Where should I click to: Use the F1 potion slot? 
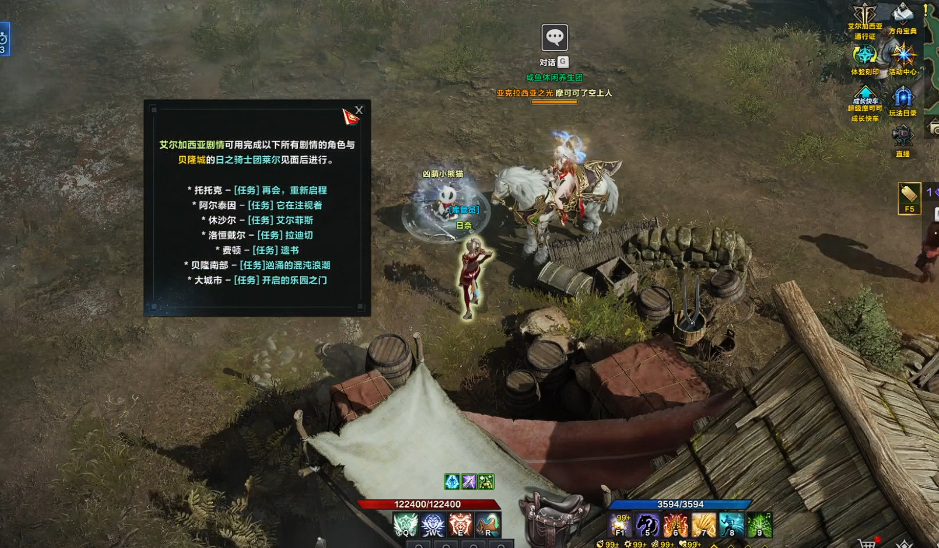pyautogui.click(x=622, y=525)
